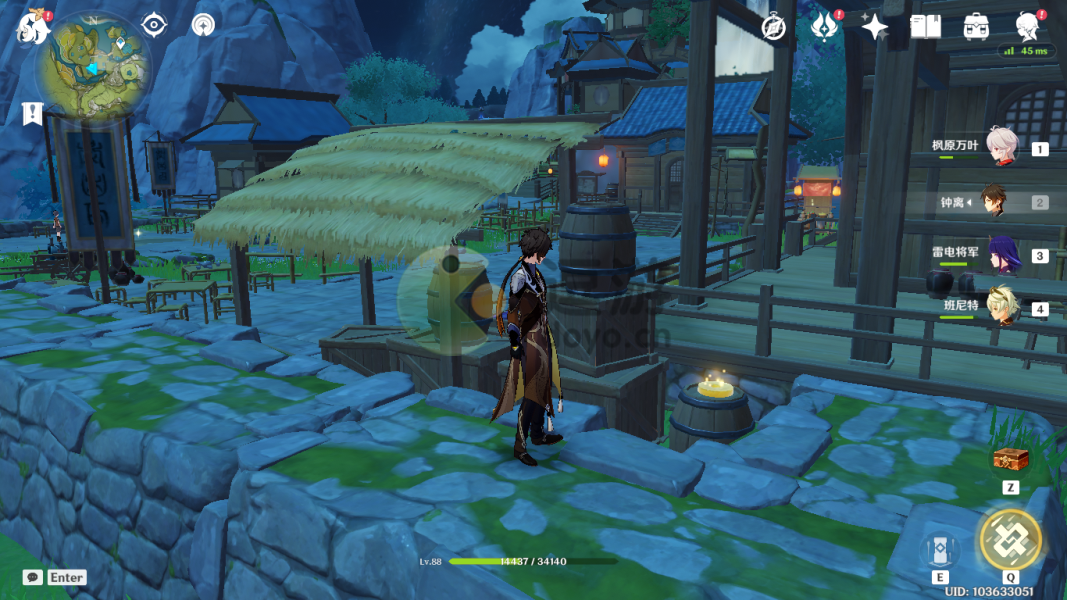Switch to party member 班尼特
This screenshot has width=1067, height=600.
click(1001, 308)
